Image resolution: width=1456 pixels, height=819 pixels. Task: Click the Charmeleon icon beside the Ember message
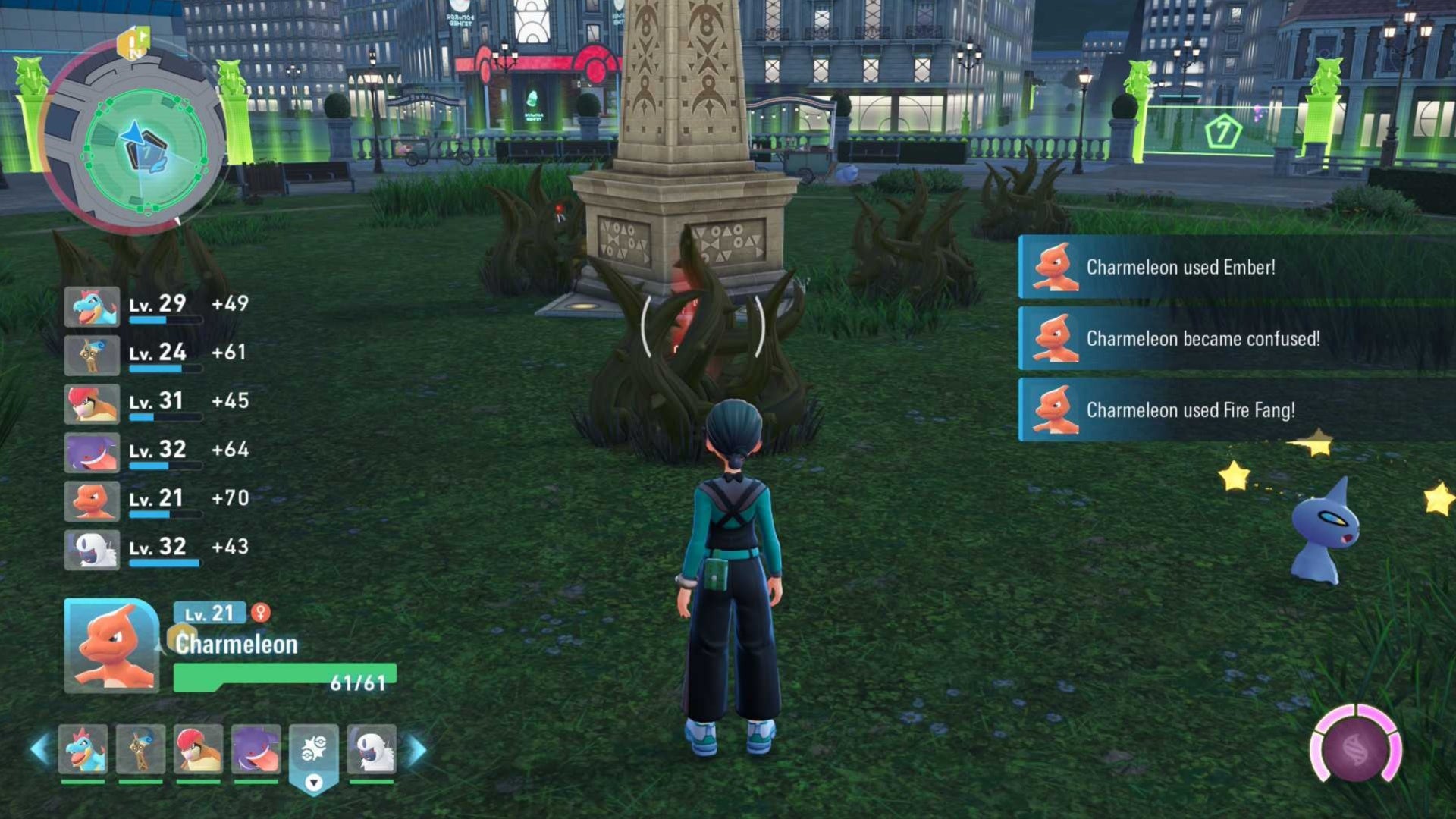pos(1056,266)
